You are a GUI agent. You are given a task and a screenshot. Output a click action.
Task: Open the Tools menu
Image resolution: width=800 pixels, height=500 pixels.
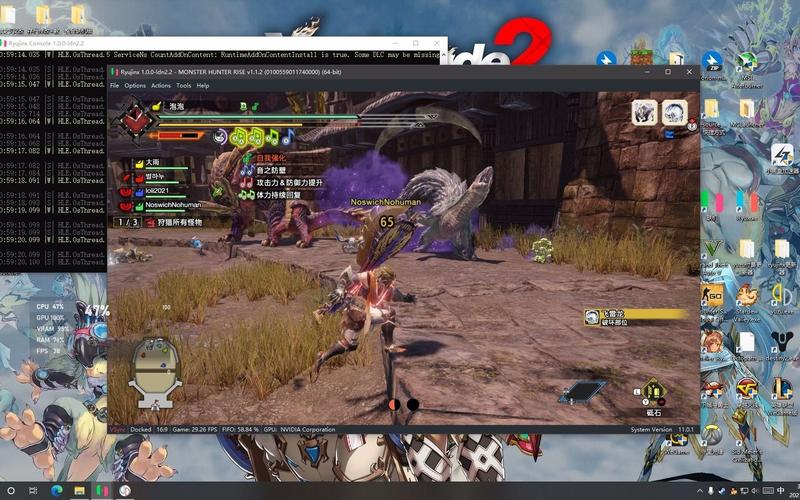tap(183, 86)
